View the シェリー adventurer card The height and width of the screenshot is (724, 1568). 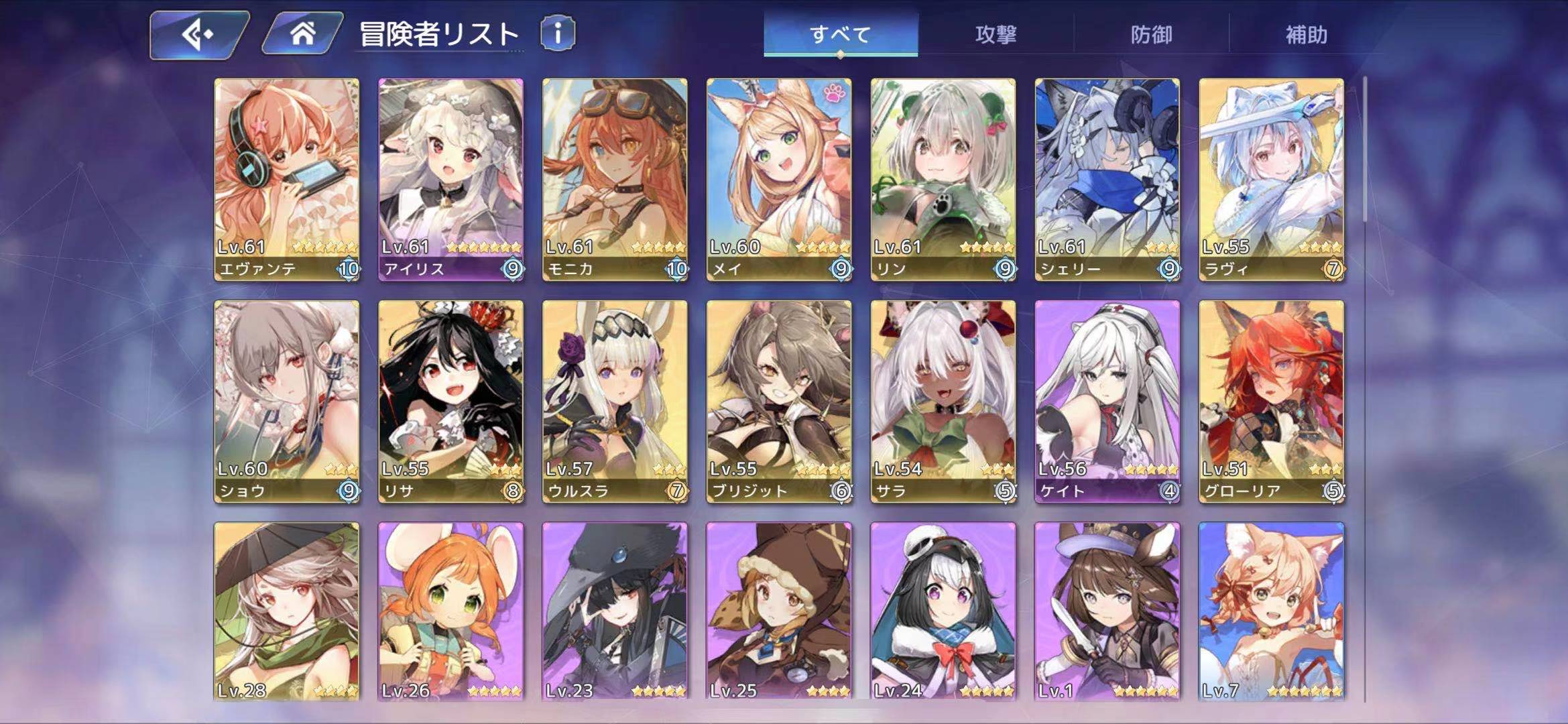(1107, 179)
